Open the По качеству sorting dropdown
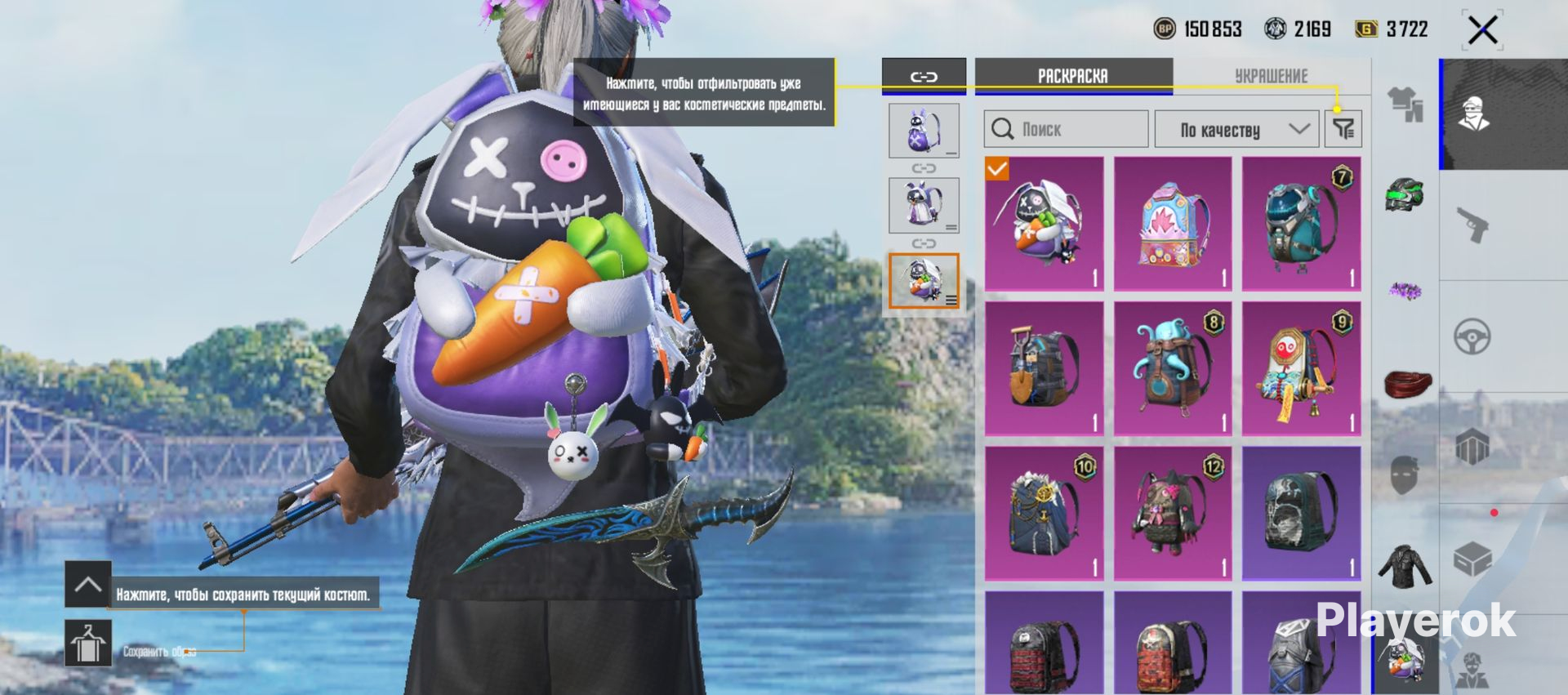 click(1236, 129)
